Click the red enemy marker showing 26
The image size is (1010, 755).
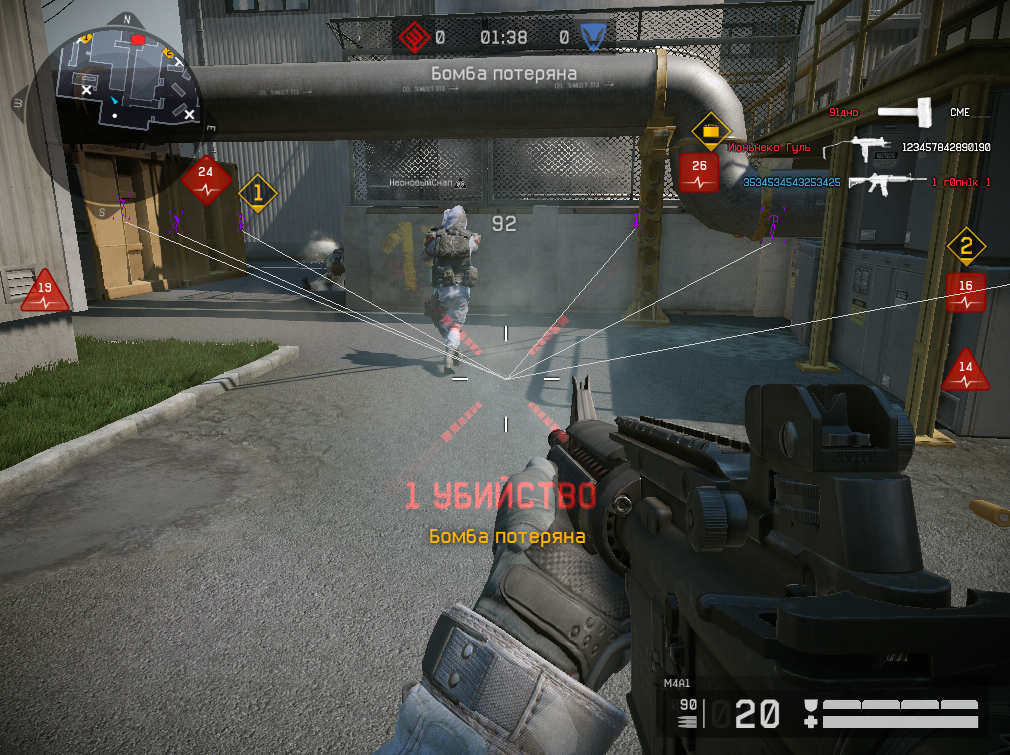point(699,172)
